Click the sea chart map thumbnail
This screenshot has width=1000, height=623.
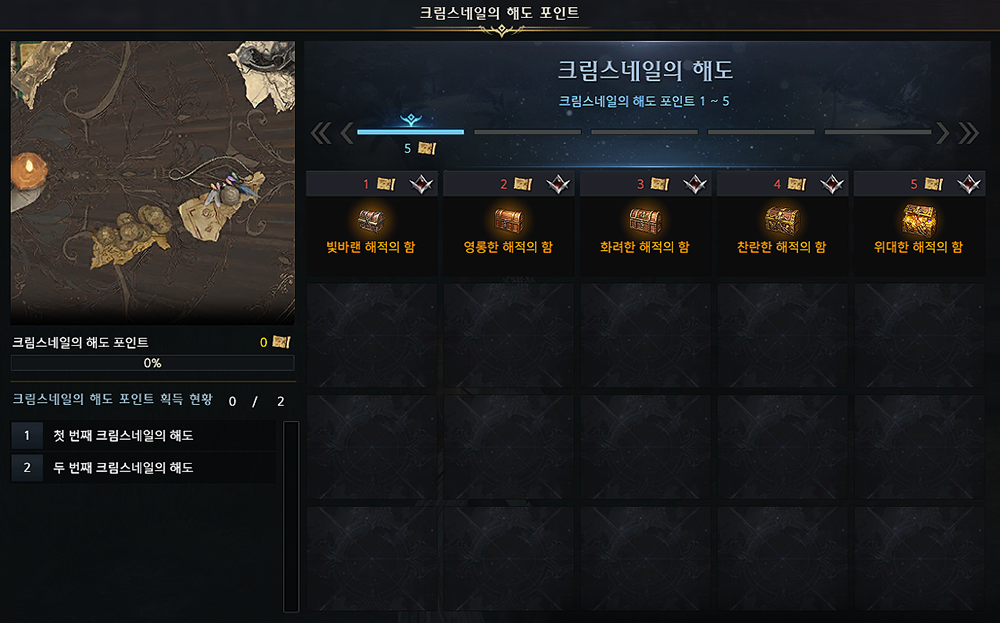pyautogui.click(x=153, y=181)
